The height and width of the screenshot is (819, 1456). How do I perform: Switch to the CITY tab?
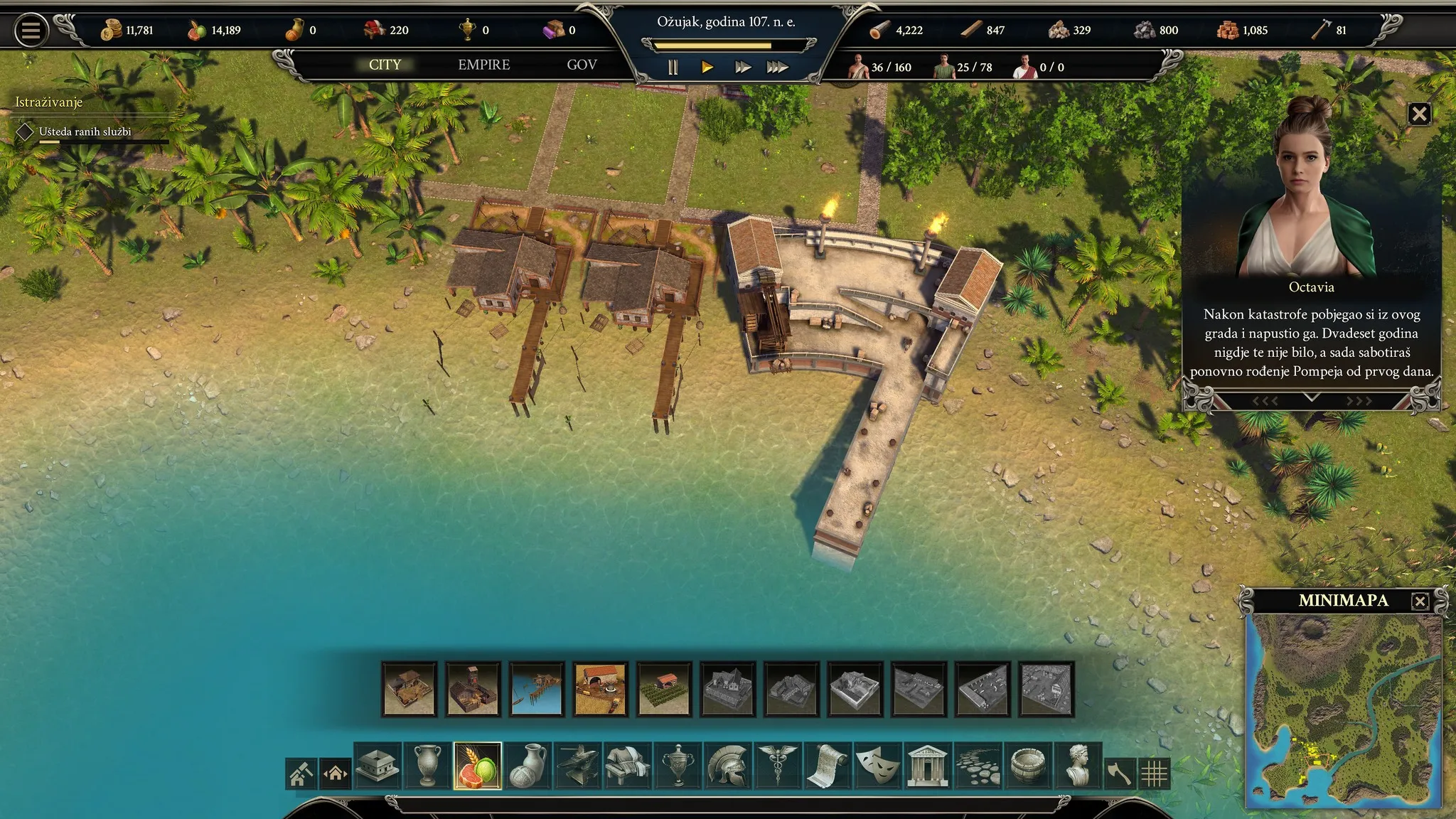(385, 65)
